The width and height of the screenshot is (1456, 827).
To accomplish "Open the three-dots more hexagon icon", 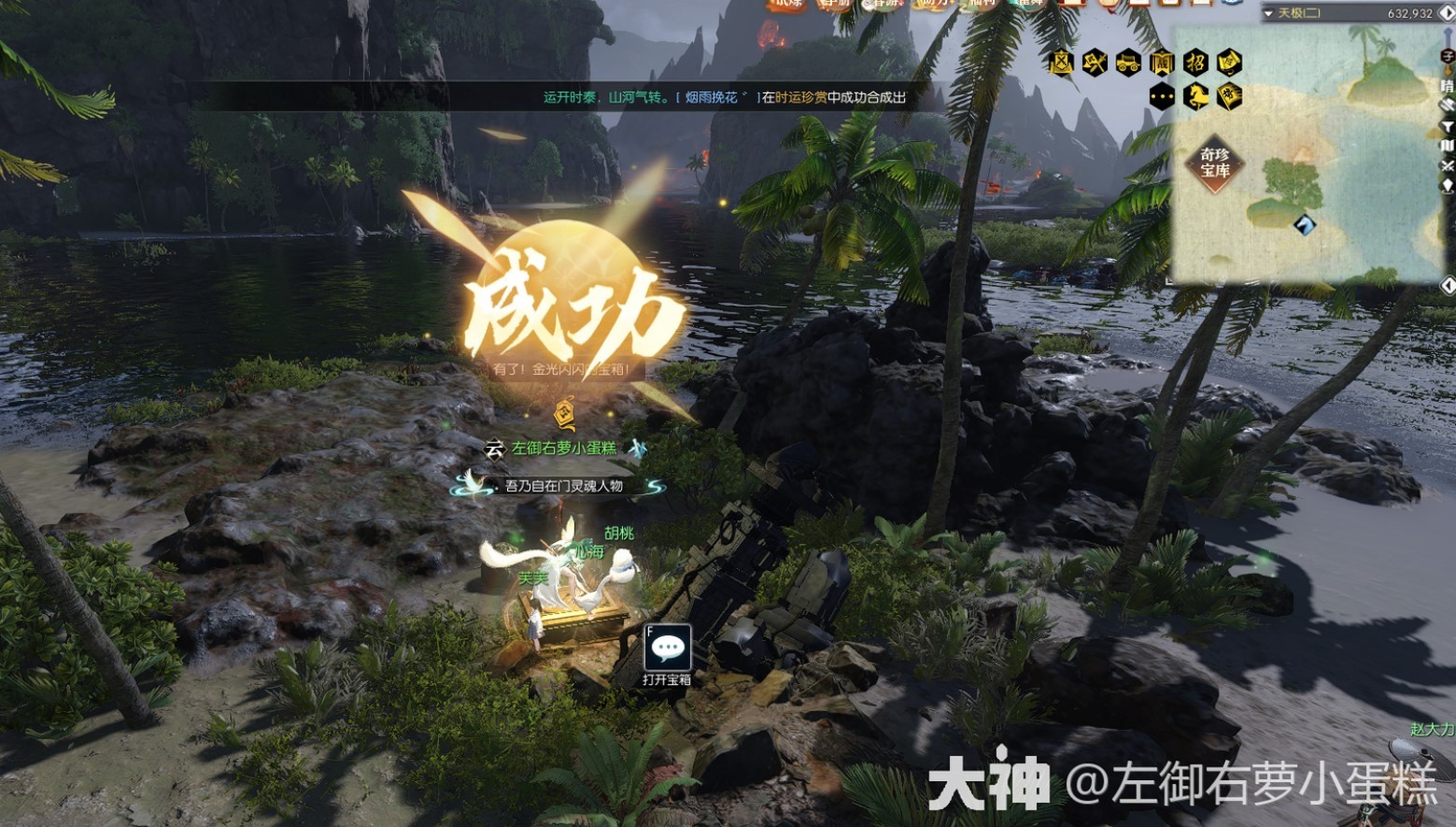I will pyautogui.click(x=1162, y=95).
